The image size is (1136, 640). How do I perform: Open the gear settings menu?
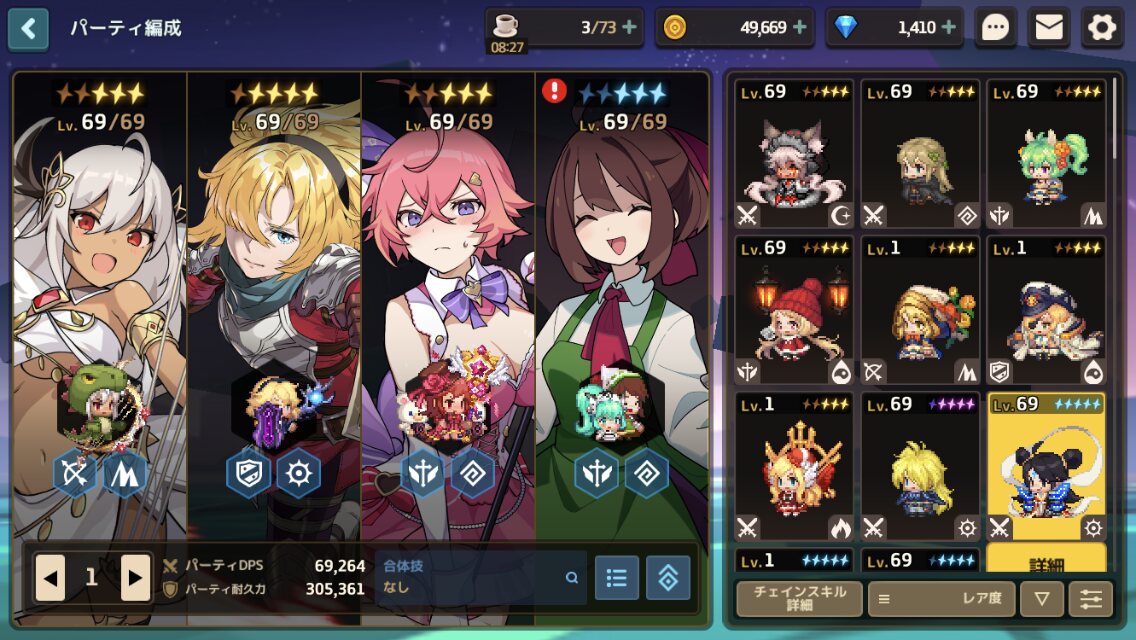1101,28
